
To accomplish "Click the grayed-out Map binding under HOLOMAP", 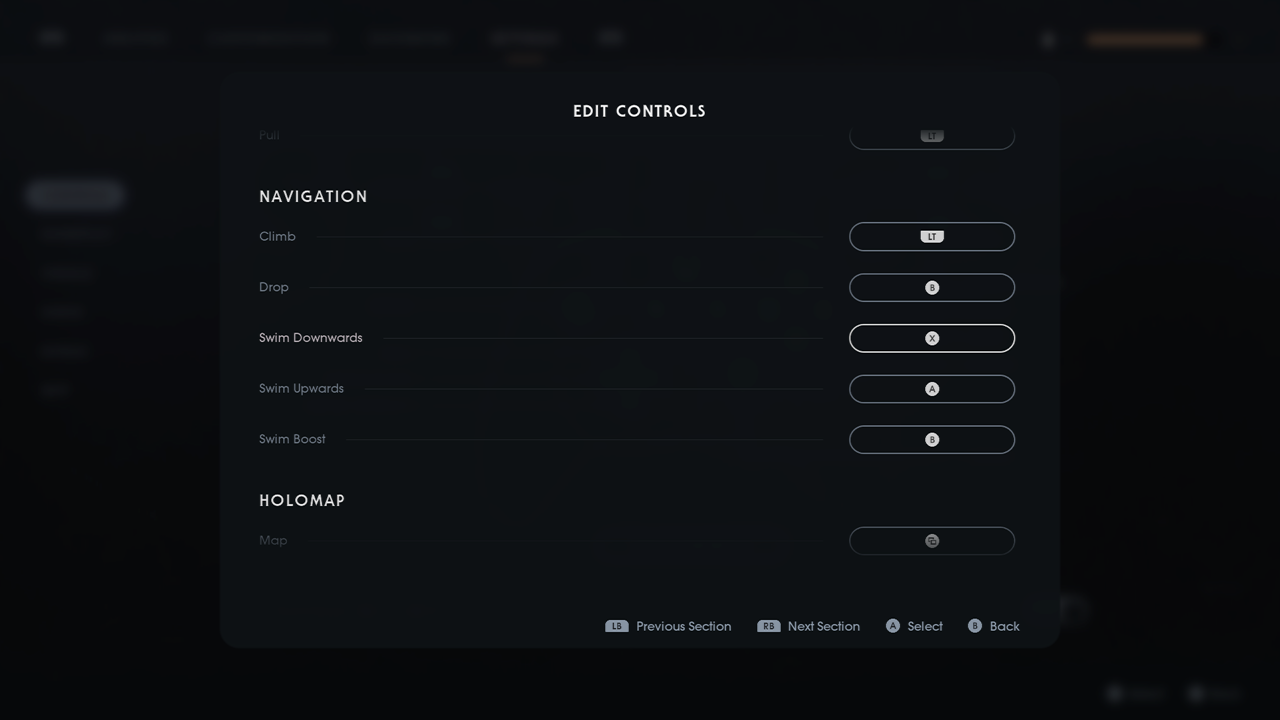I will pos(931,540).
